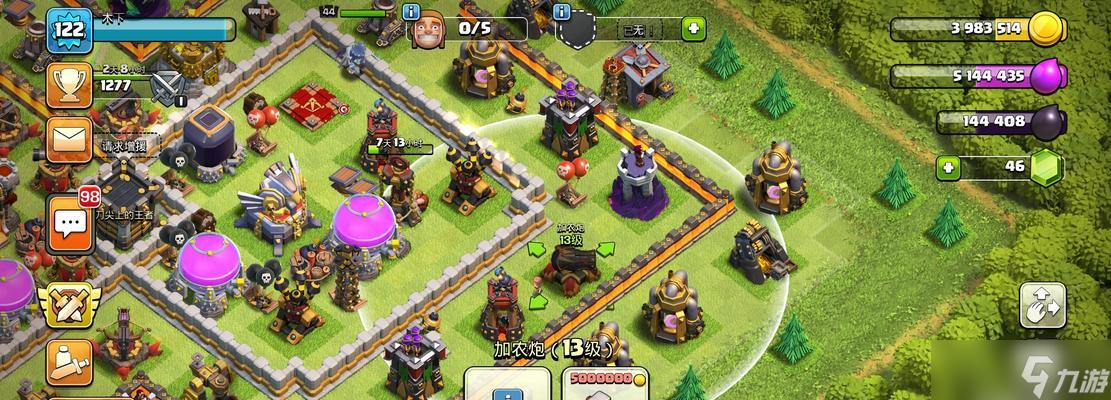The image size is (1111, 400).
Task: Add gems with the green plus button
Action: coord(951,165)
